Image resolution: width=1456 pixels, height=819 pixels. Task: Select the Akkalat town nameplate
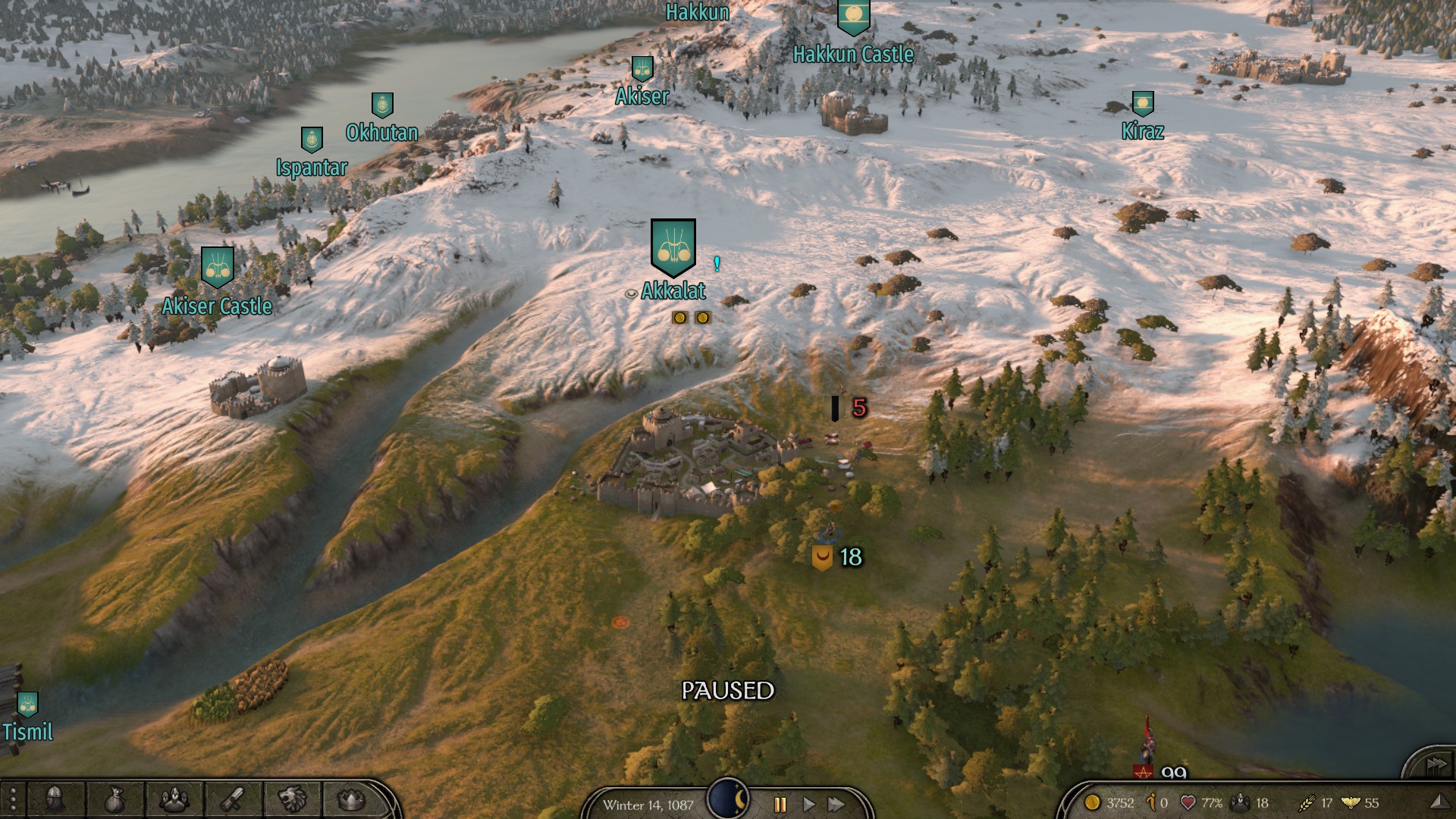(673, 290)
